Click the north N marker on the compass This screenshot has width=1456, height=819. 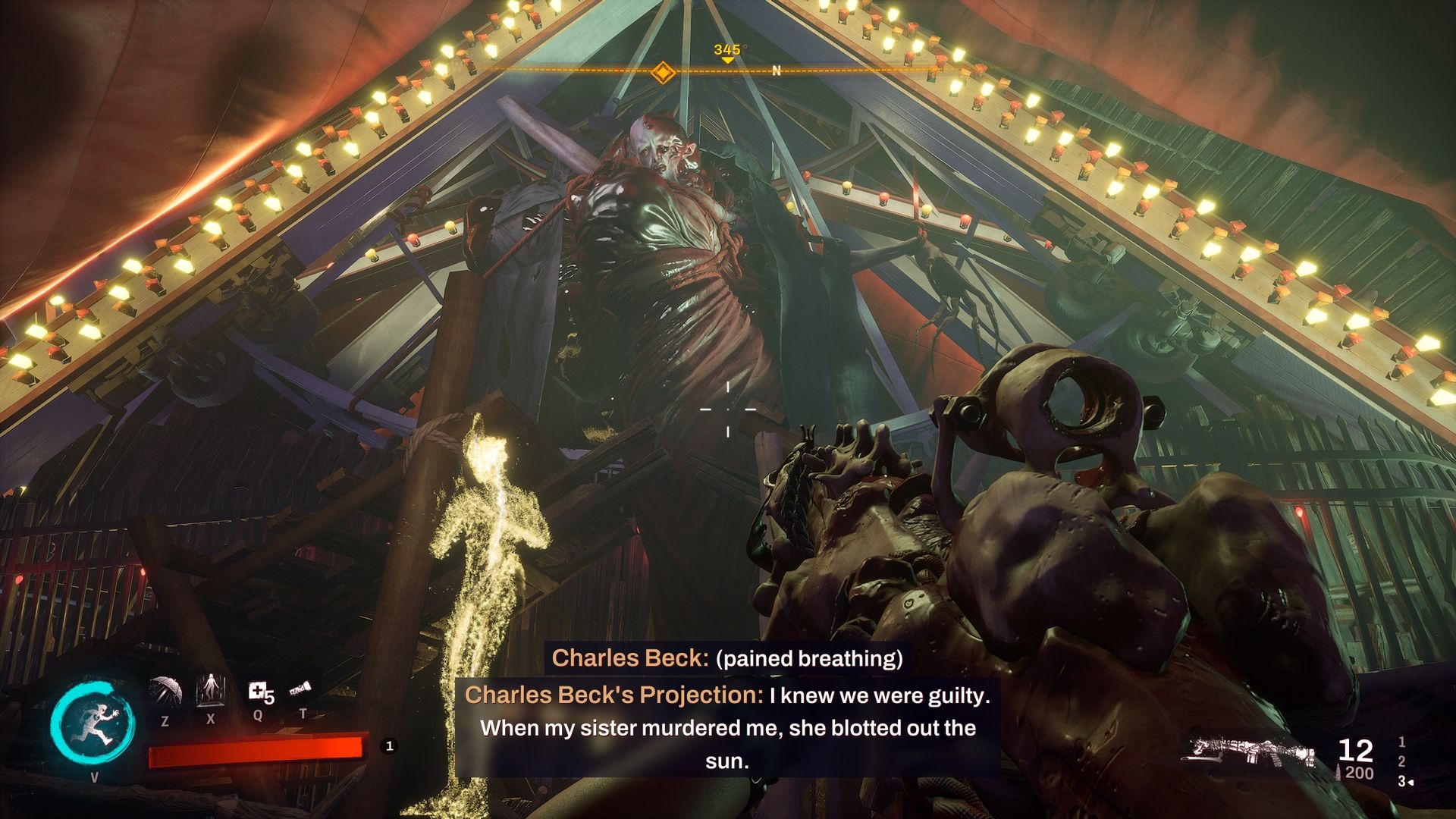point(775,72)
